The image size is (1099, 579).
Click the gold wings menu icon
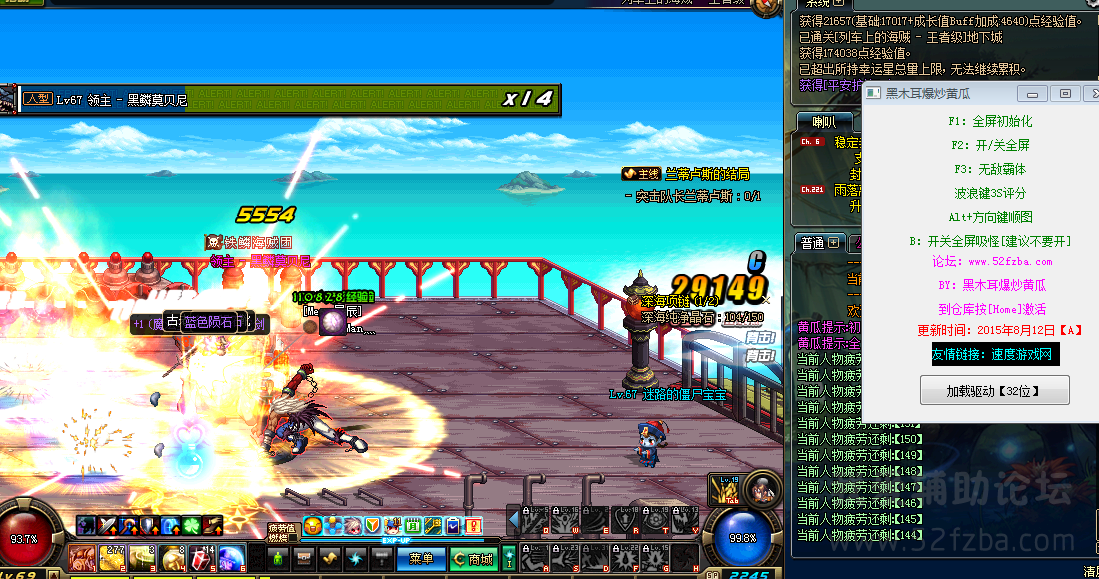click(331, 558)
